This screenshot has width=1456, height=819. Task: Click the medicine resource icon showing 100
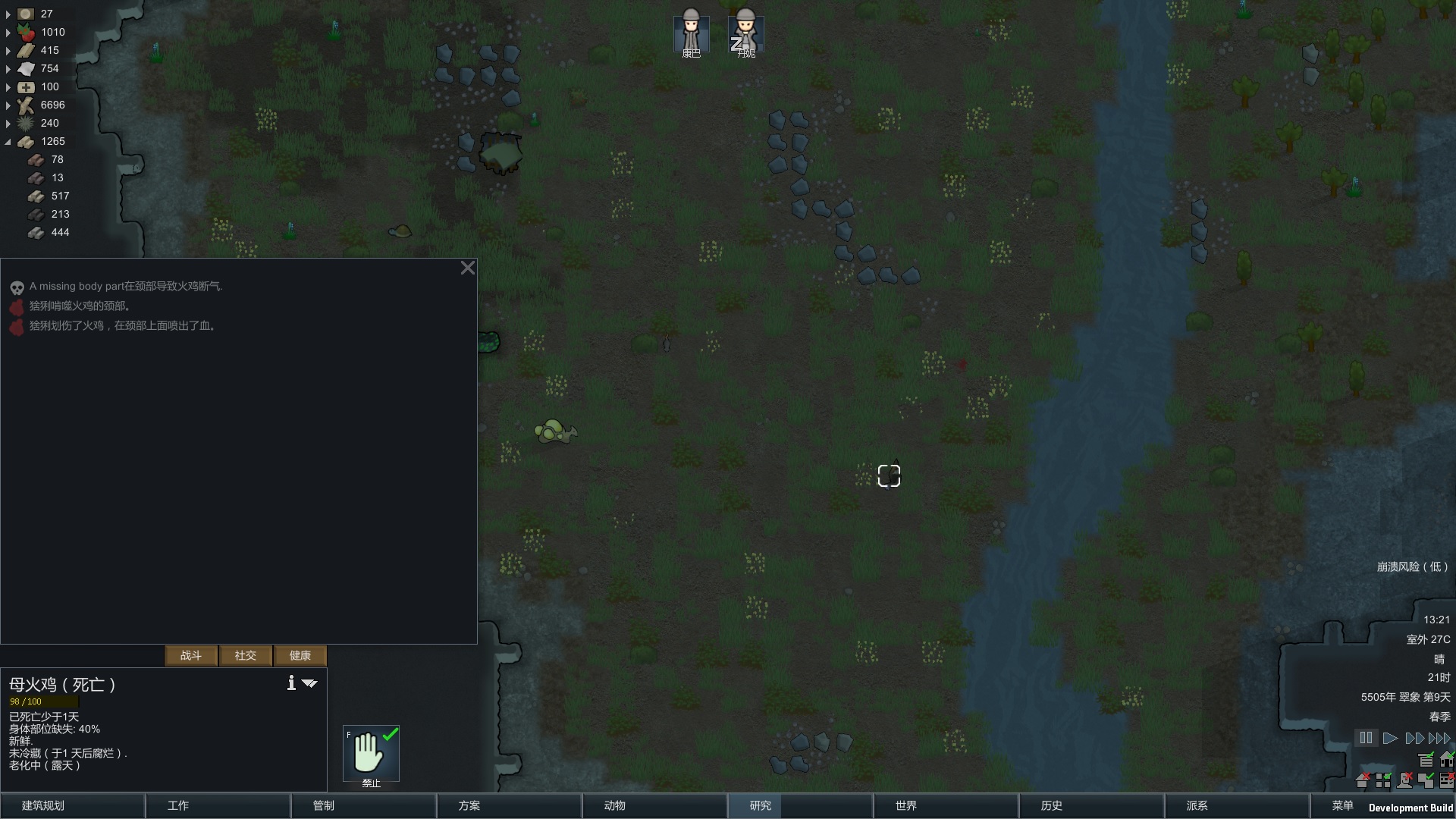coord(25,86)
